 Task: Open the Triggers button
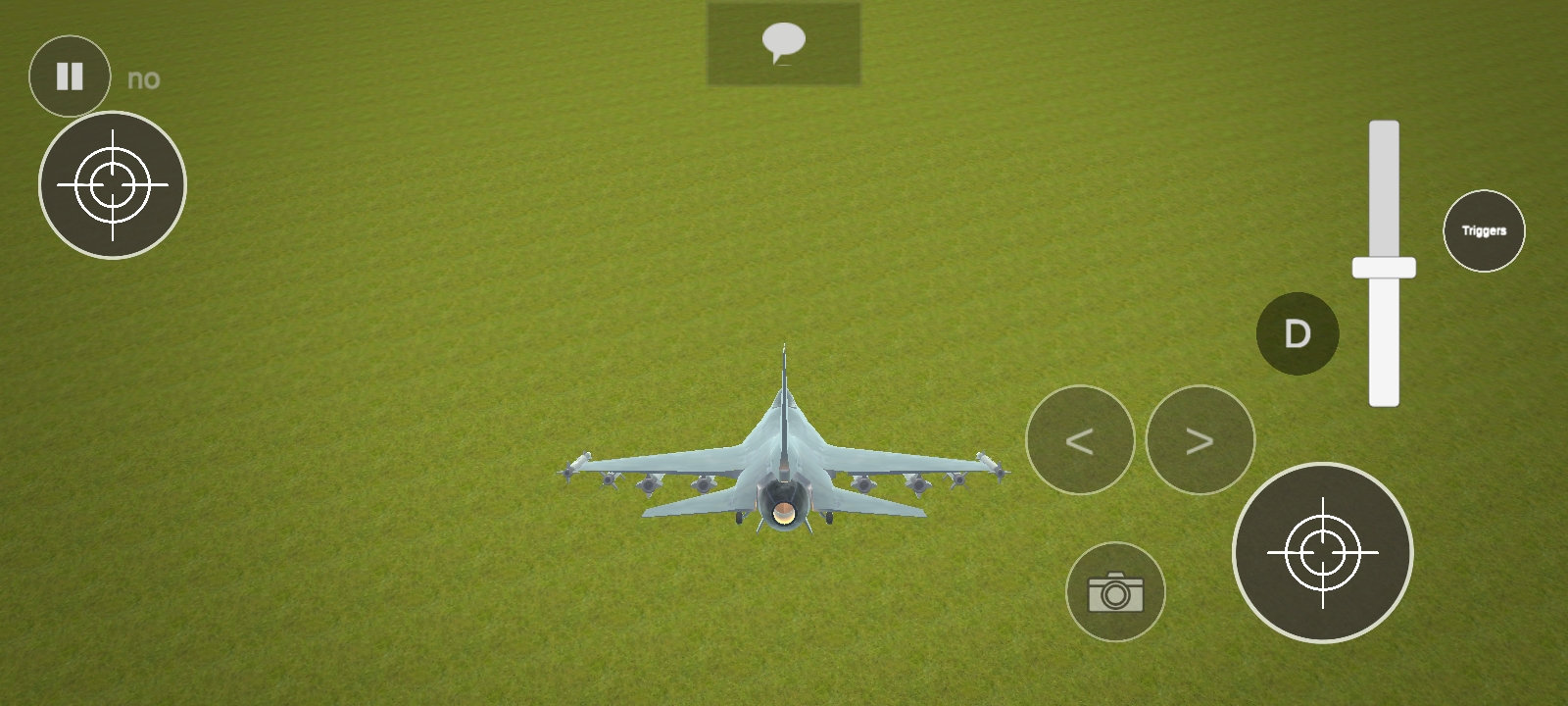[x=1484, y=231]
